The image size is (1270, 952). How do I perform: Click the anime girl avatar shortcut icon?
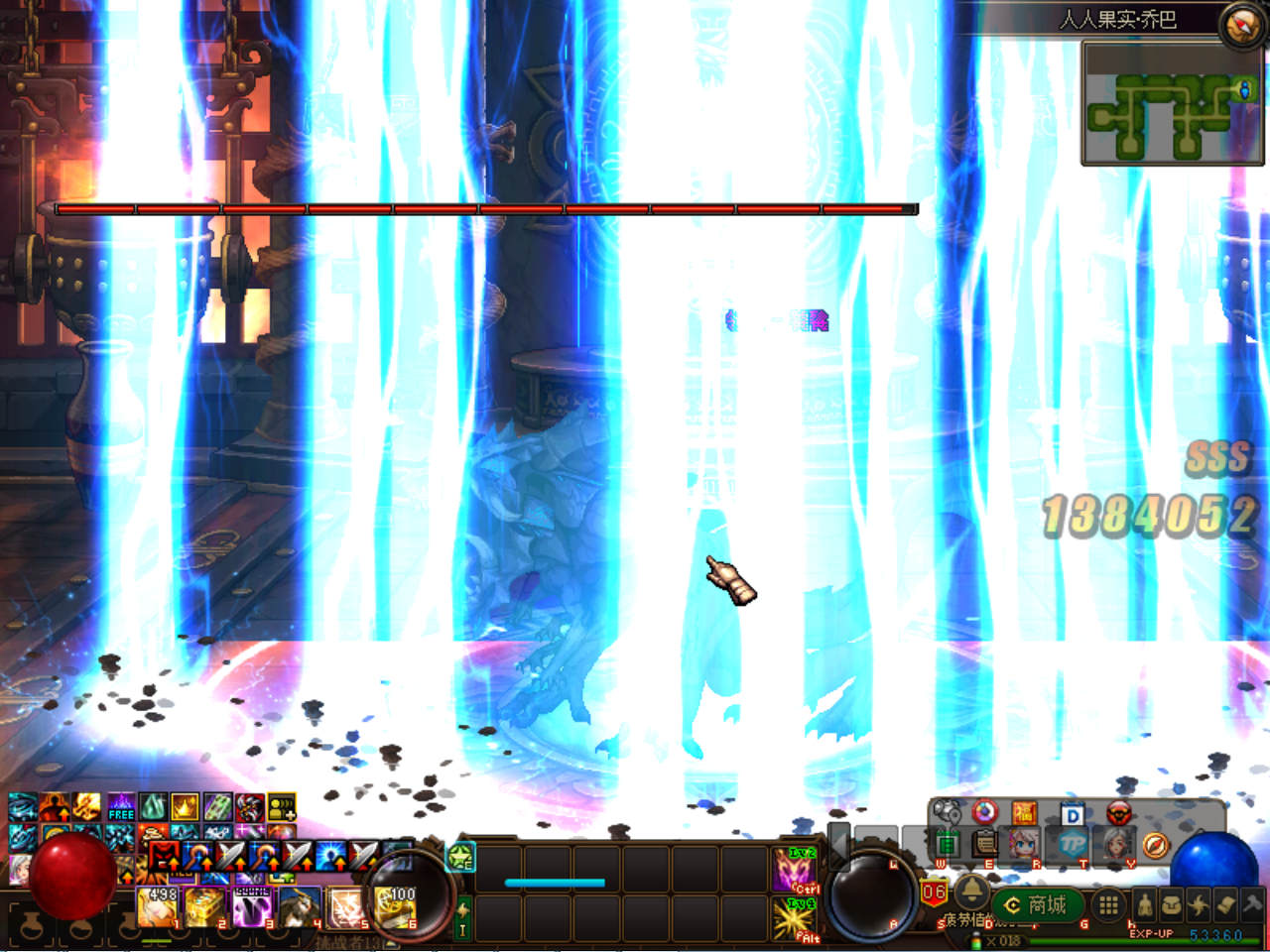tap(1025, 845)
